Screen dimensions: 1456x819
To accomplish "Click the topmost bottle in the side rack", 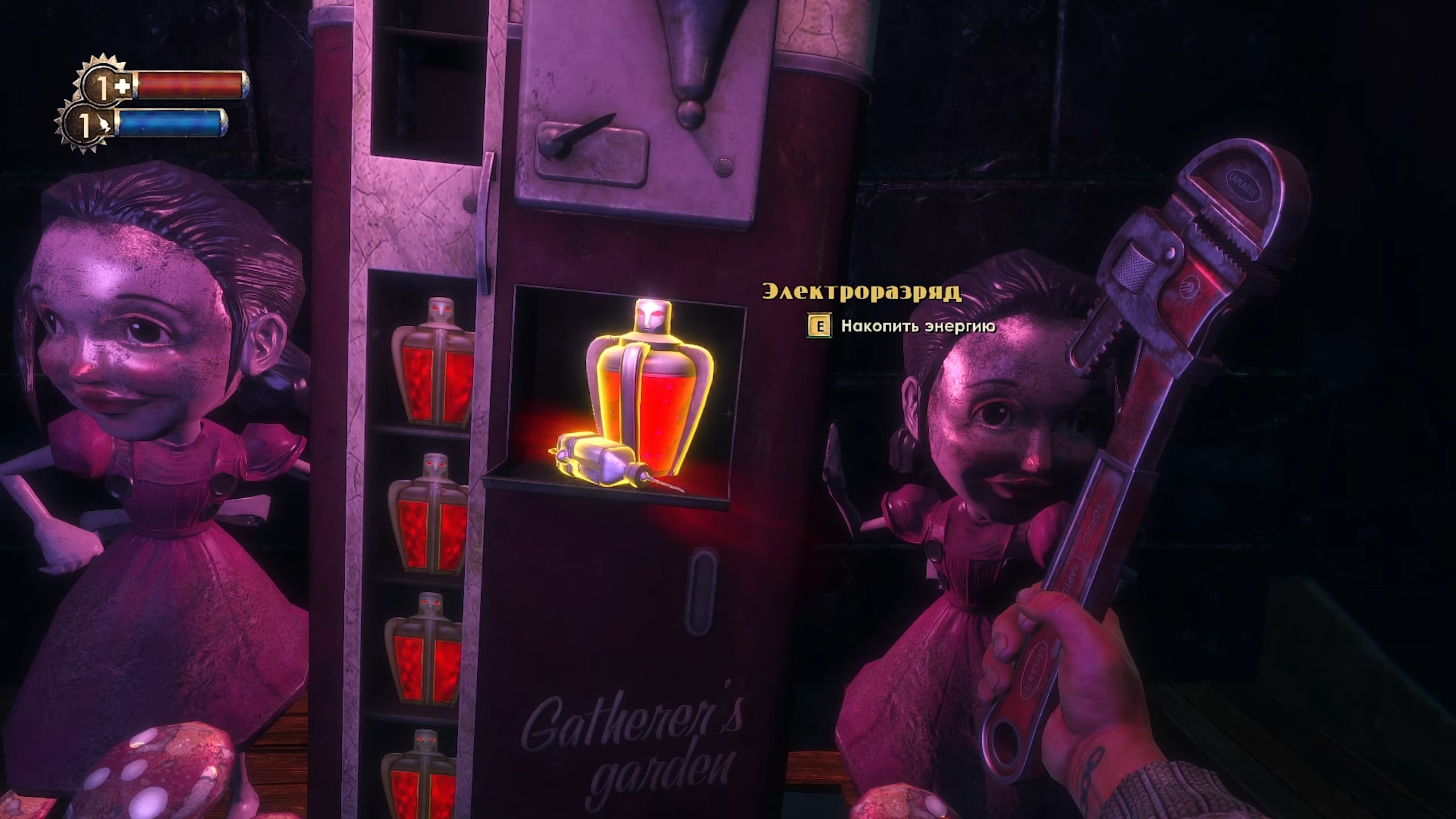I will (x=435, y=364).
